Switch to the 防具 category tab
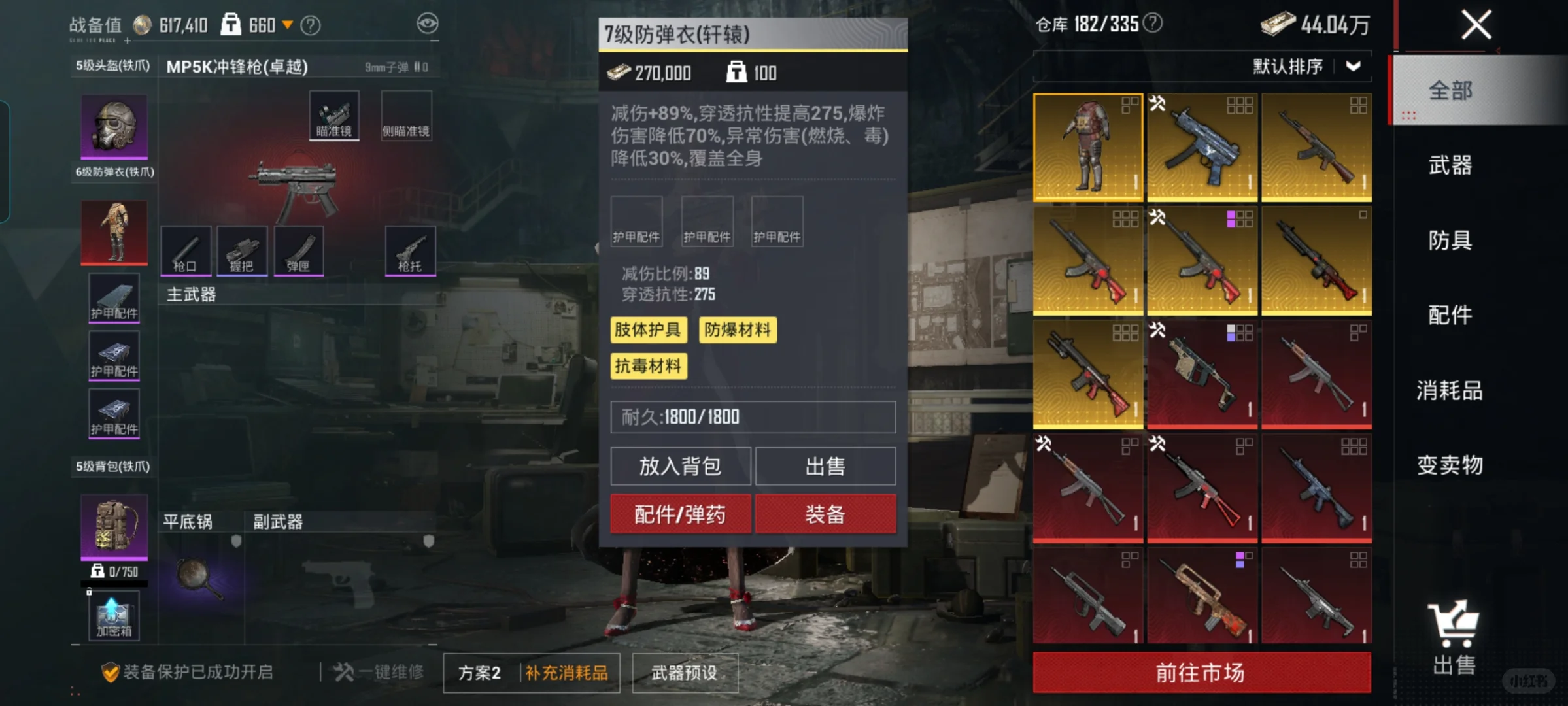This screenshot has height=706, width=1568. coord(1450,241)
